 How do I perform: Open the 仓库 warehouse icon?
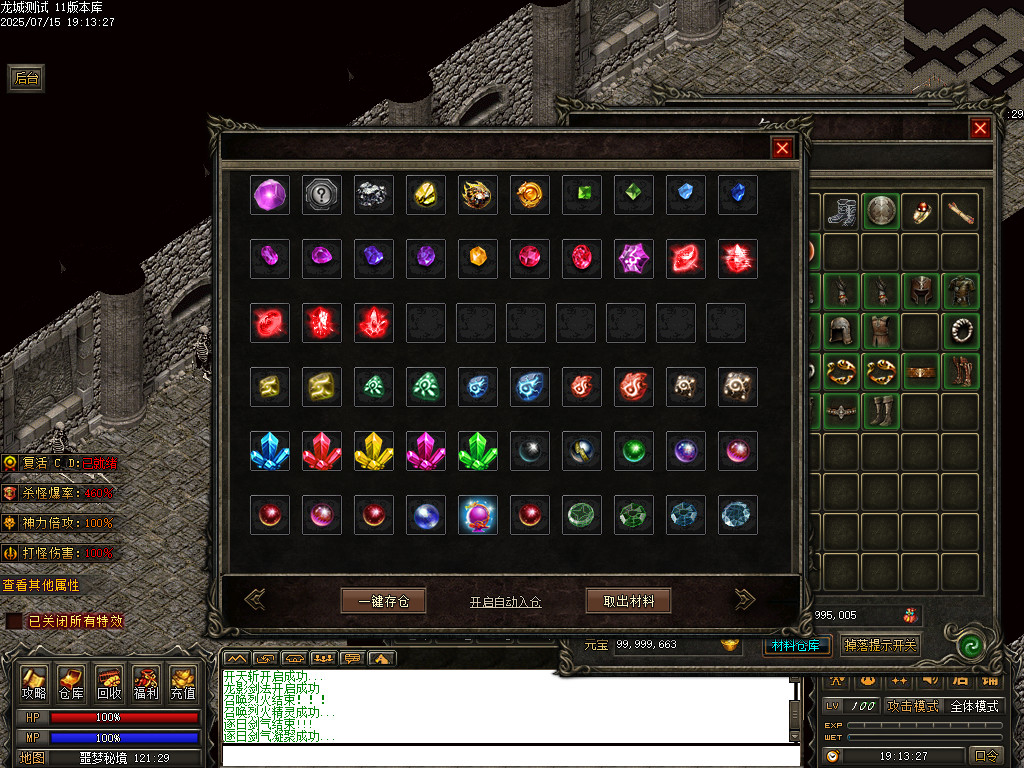tap(71, 683)
